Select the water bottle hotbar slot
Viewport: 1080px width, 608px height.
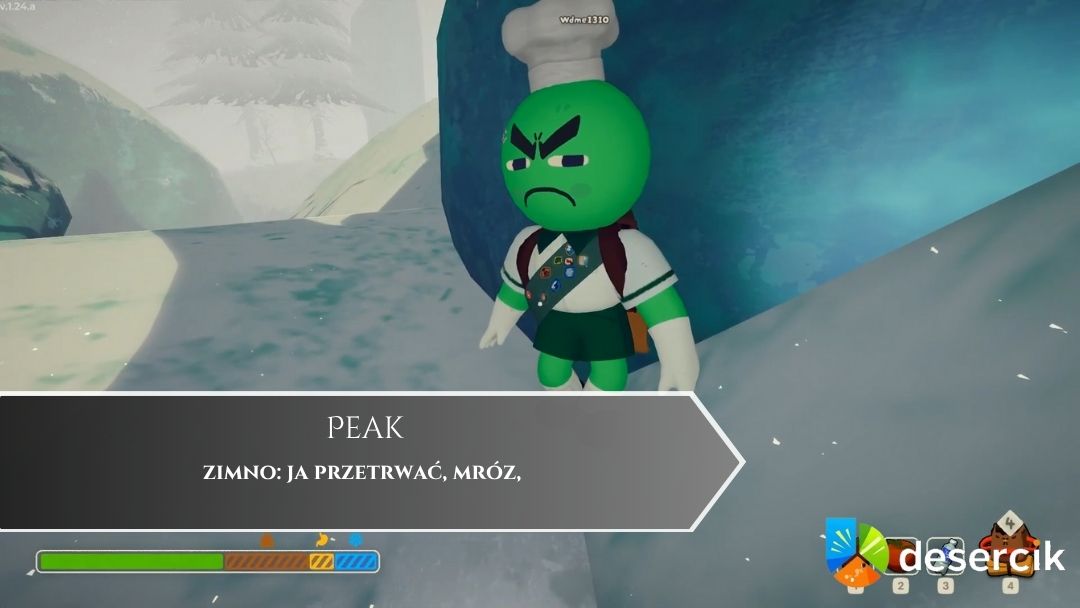(x=945, y=557)
